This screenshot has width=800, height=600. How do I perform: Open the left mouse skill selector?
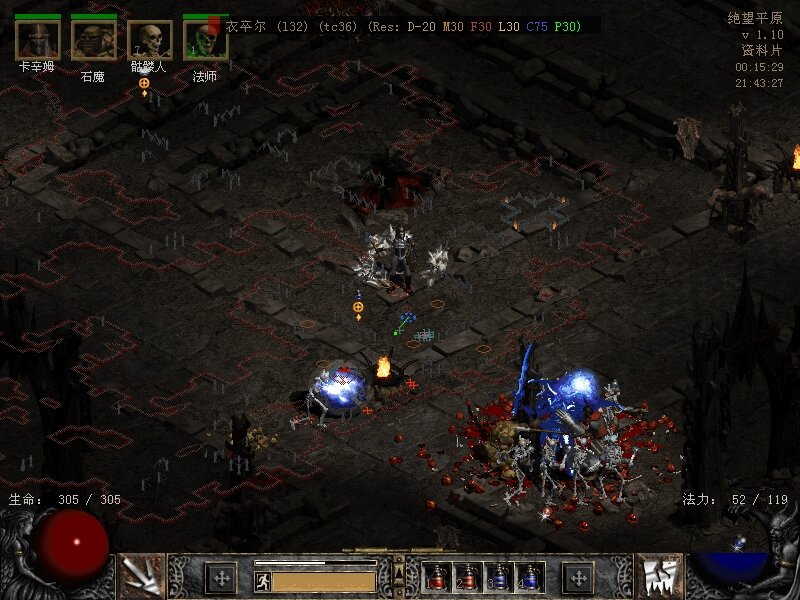tap(142, 575)
